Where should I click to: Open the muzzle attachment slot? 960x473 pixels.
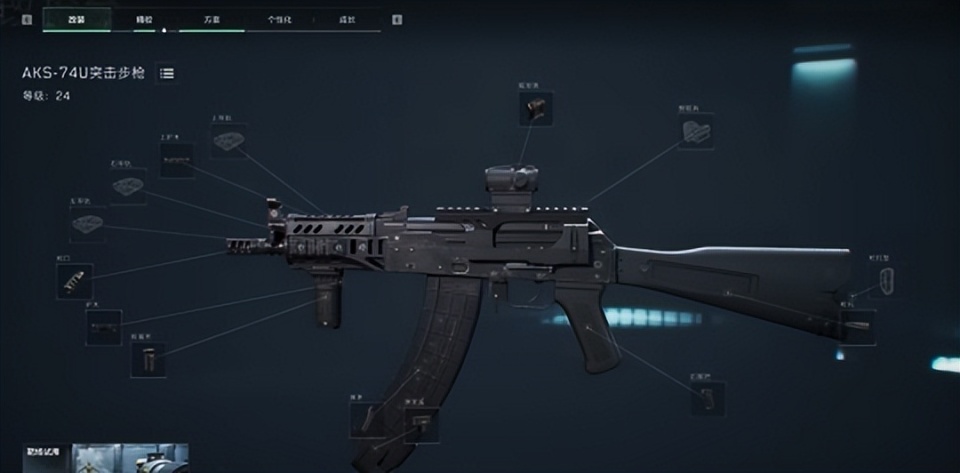(75, 281)
